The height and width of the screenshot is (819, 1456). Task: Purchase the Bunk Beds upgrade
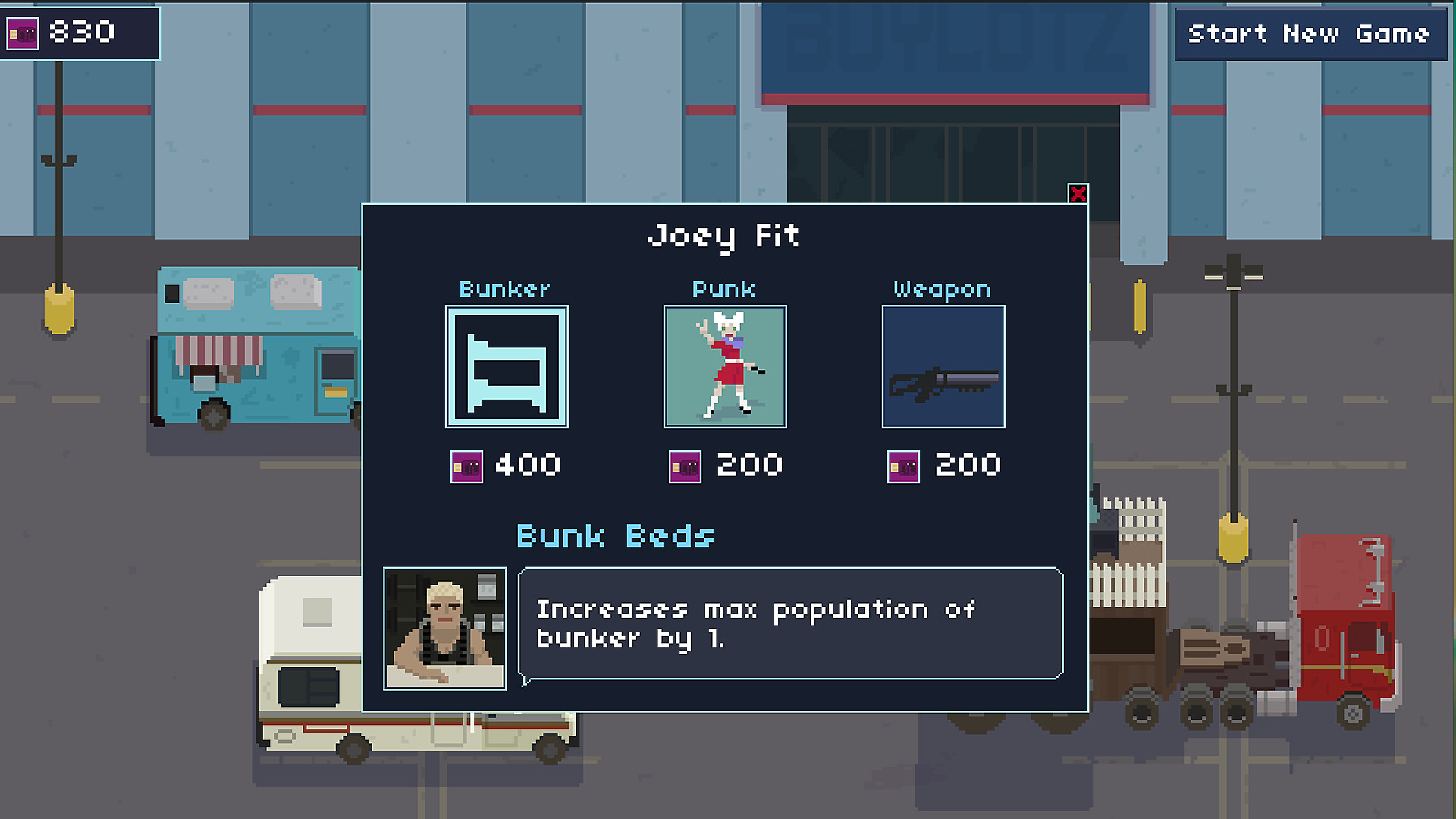click(x=507, y=366)
